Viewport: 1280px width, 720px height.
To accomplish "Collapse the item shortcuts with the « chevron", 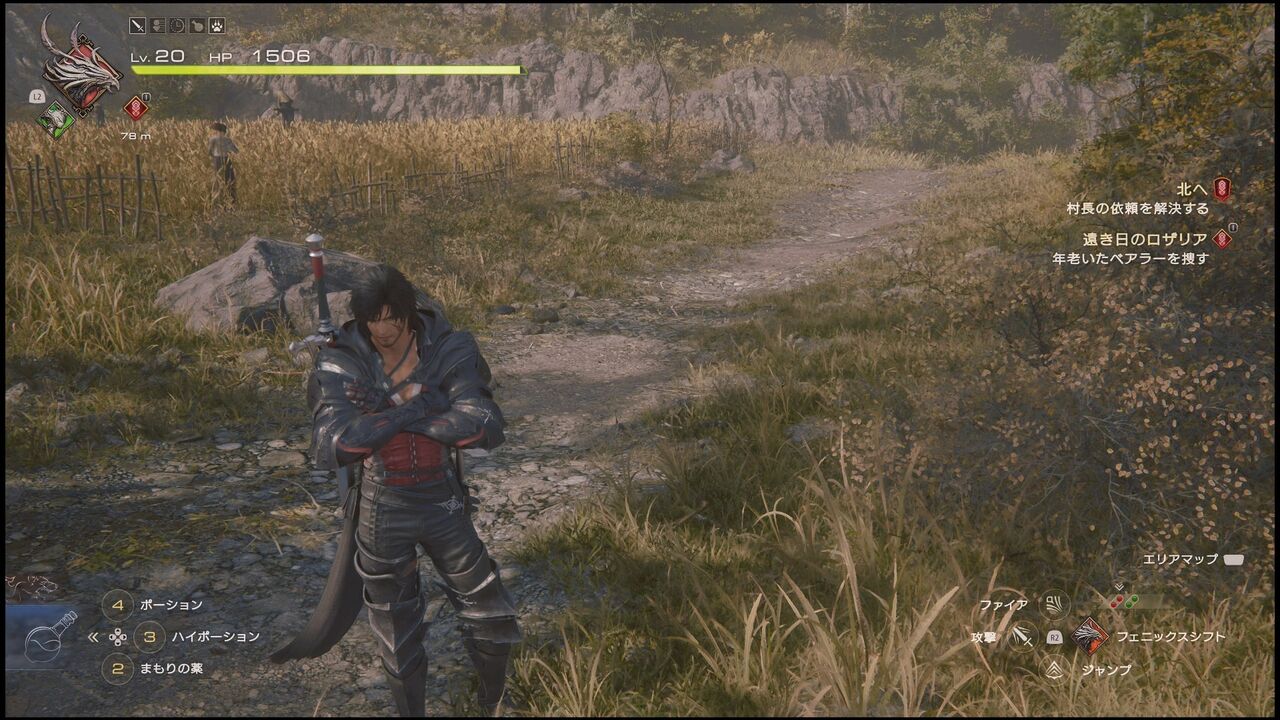I will (x=93, y=637).
